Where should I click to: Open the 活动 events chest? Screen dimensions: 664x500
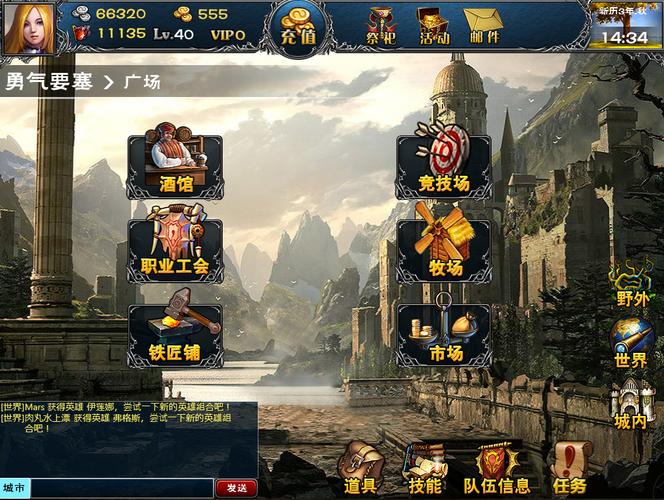pyautogui.click(x=434, y=26)
